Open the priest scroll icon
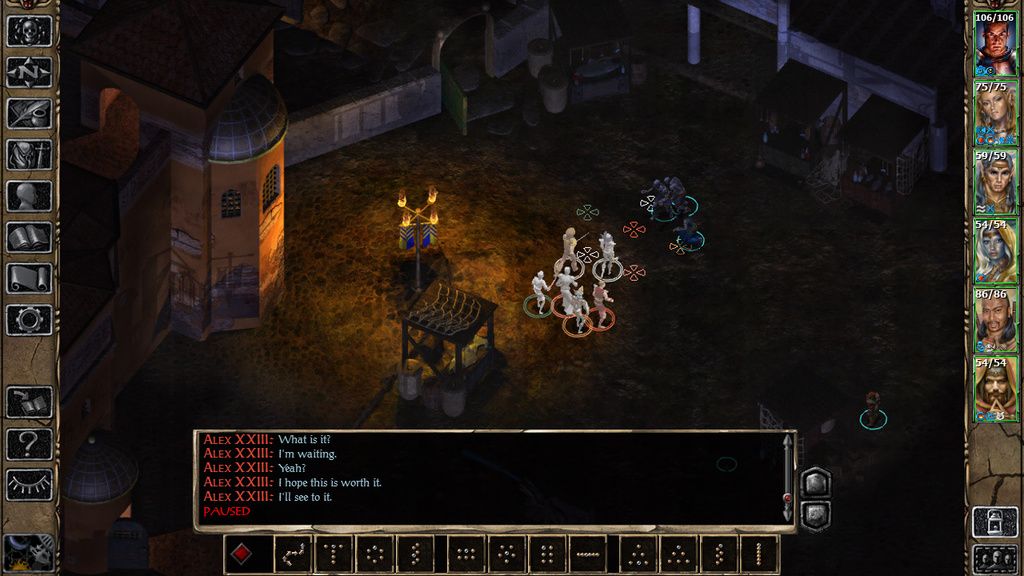 tap(29, 278)
